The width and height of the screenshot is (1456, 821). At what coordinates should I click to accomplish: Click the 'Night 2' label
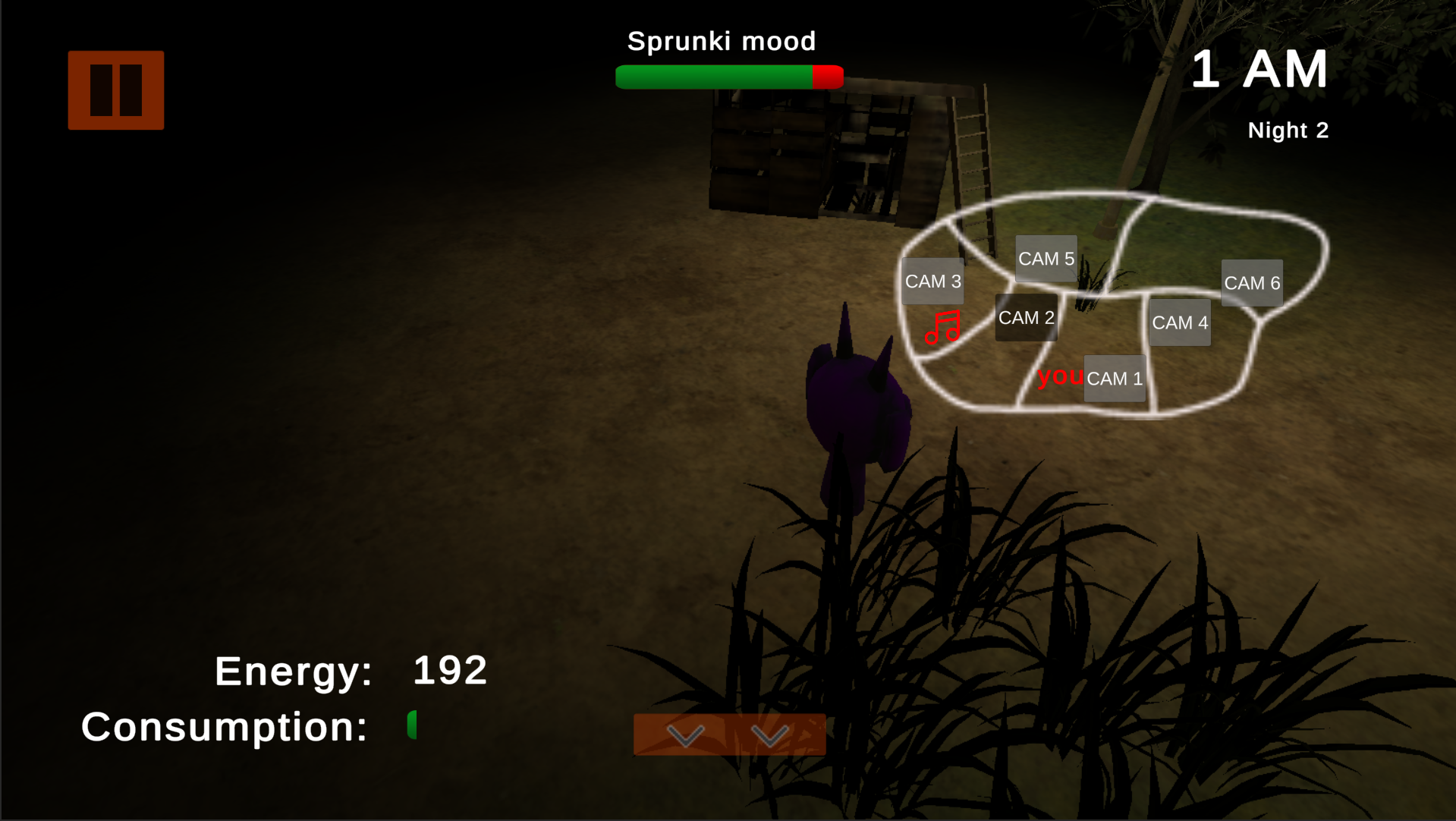(1288, 130)
